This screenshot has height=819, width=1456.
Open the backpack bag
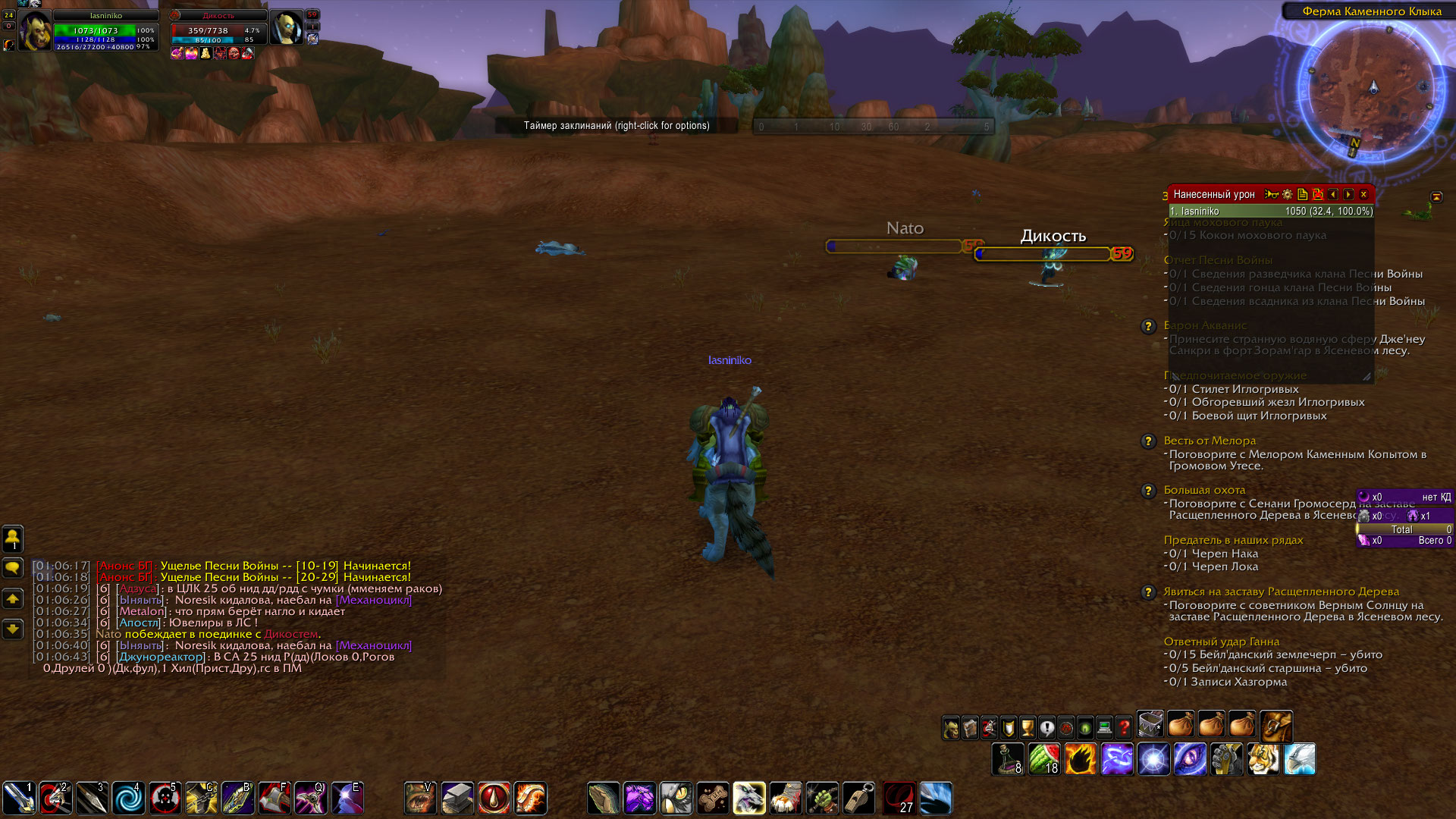[1276, 726]
